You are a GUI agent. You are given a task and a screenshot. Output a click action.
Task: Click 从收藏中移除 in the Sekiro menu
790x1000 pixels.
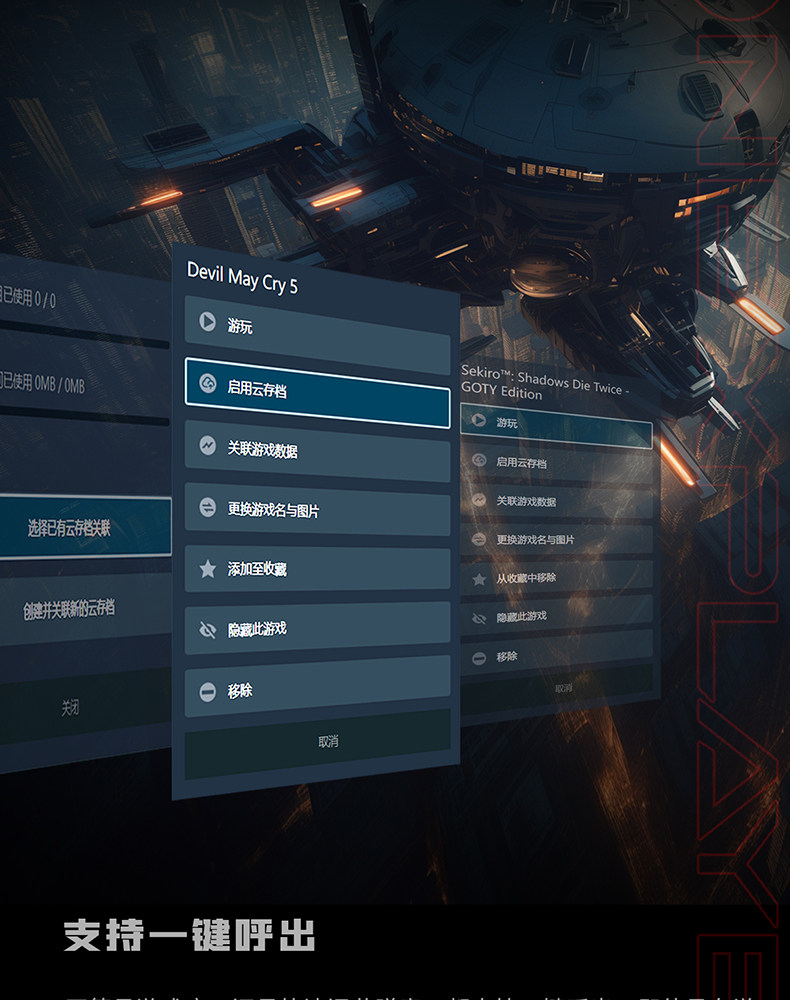(x=556, y=578)
